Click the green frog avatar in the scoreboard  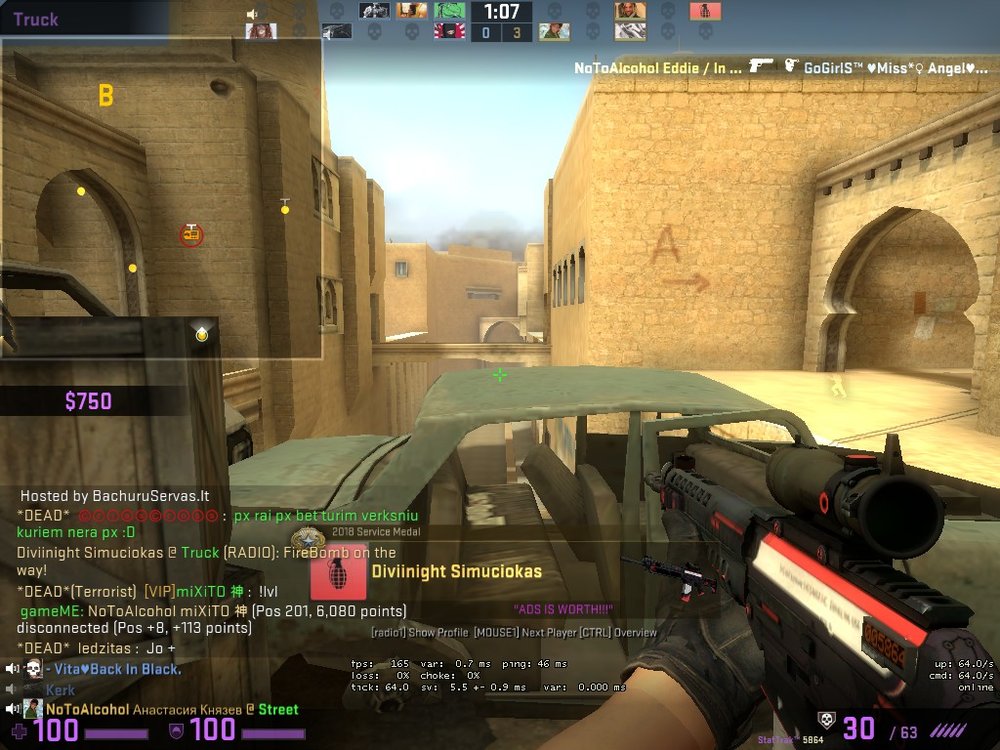point(449,11)
